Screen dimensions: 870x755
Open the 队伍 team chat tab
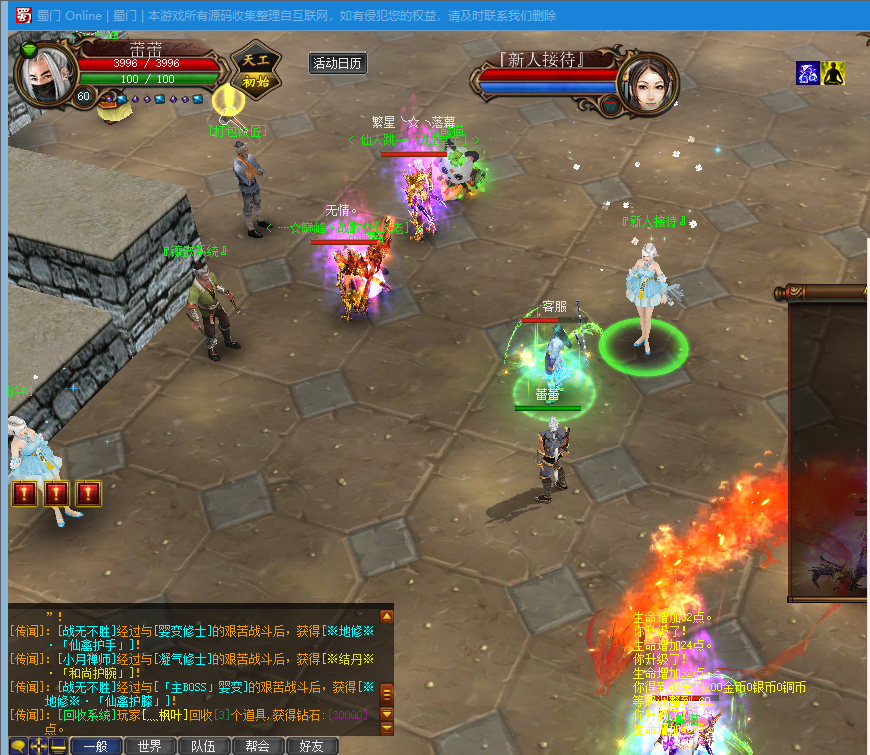pos(204,746)
